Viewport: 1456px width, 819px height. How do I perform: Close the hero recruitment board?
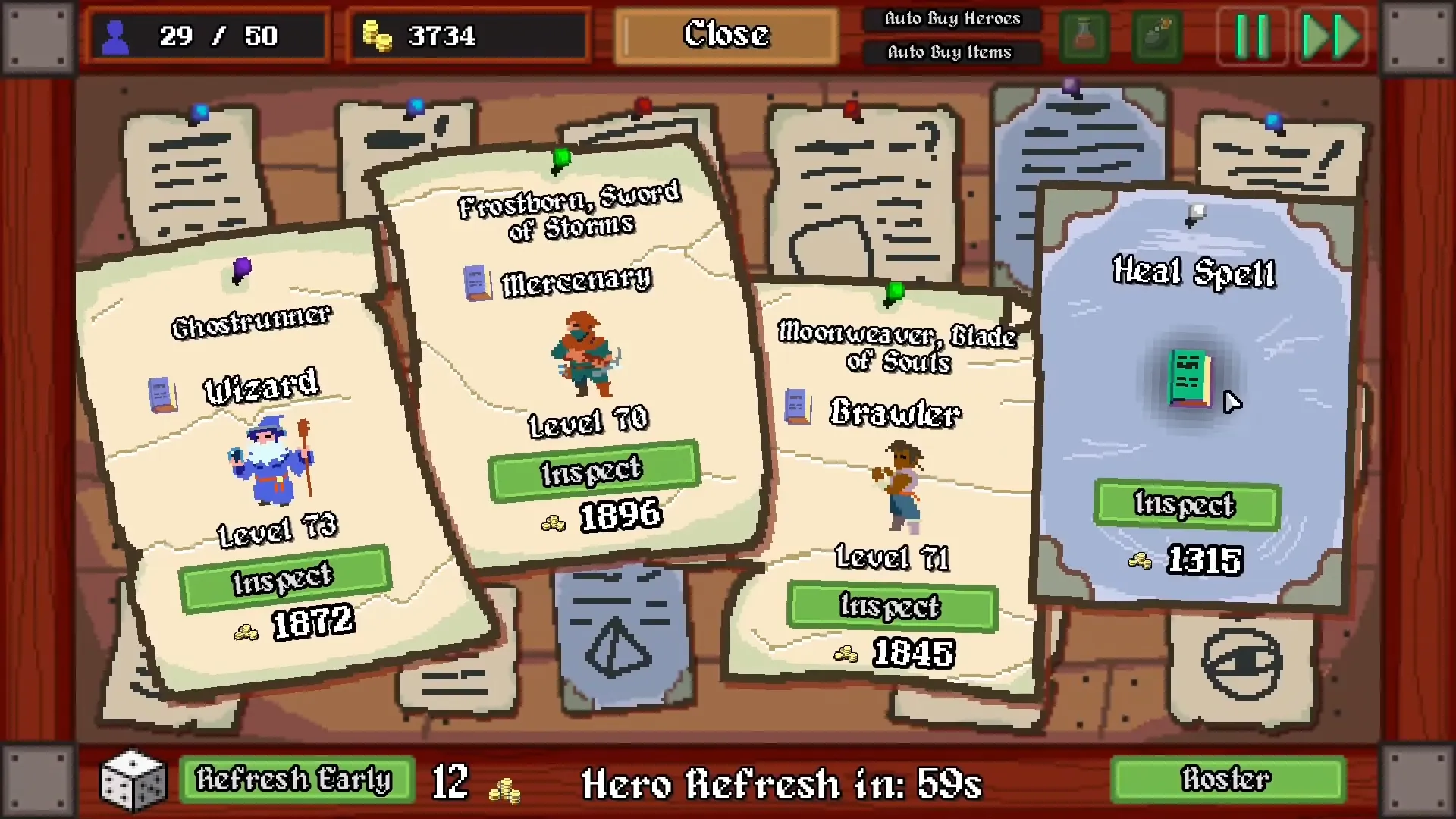pyautogui.click(x=726, y=36)
